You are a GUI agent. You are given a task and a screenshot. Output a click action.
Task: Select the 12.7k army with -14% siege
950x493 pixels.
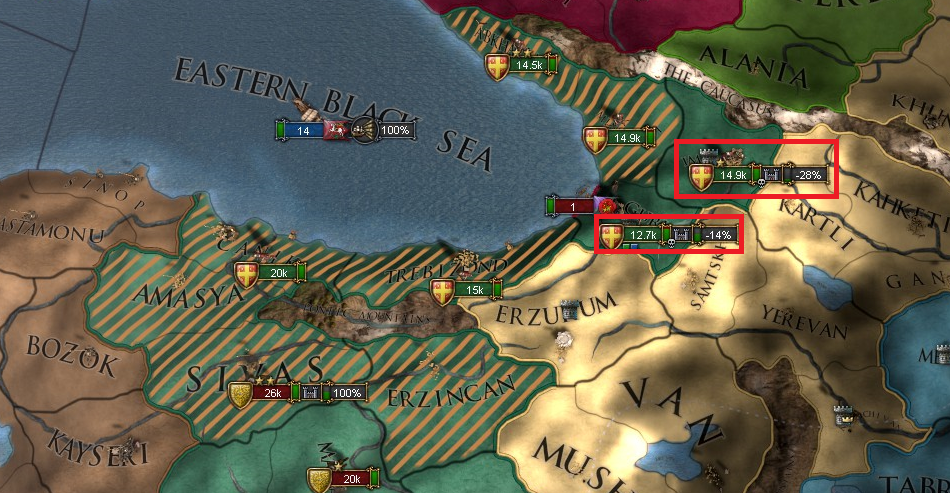coord(642,235)
